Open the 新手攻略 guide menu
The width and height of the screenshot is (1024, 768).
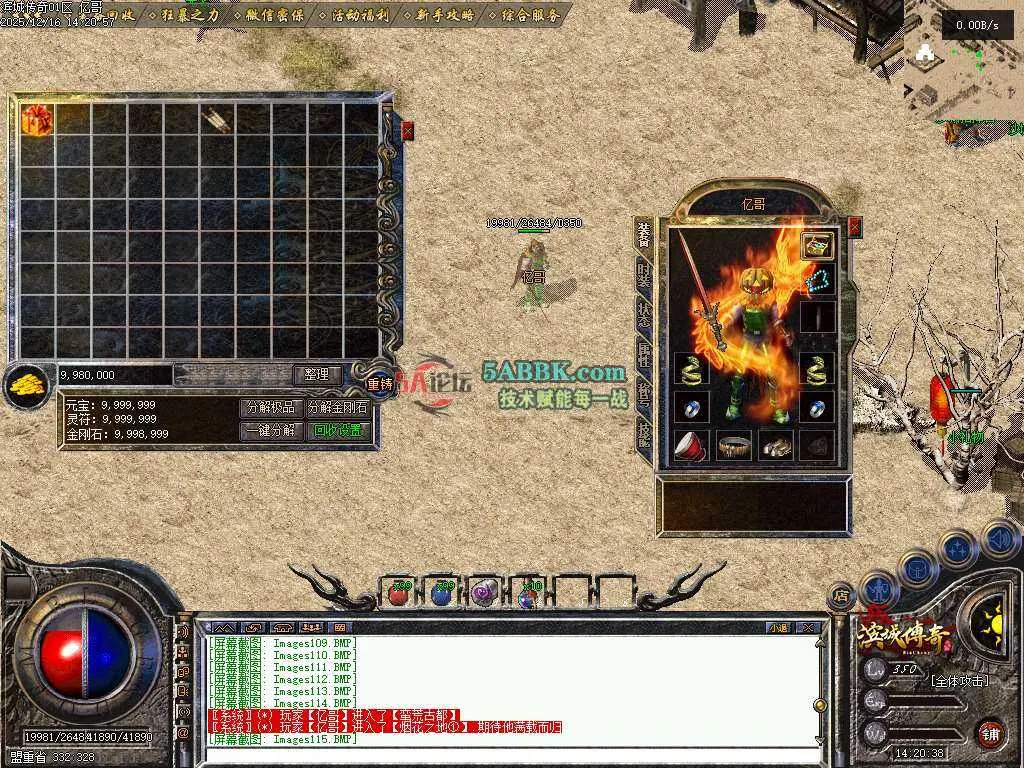[446, 15]
